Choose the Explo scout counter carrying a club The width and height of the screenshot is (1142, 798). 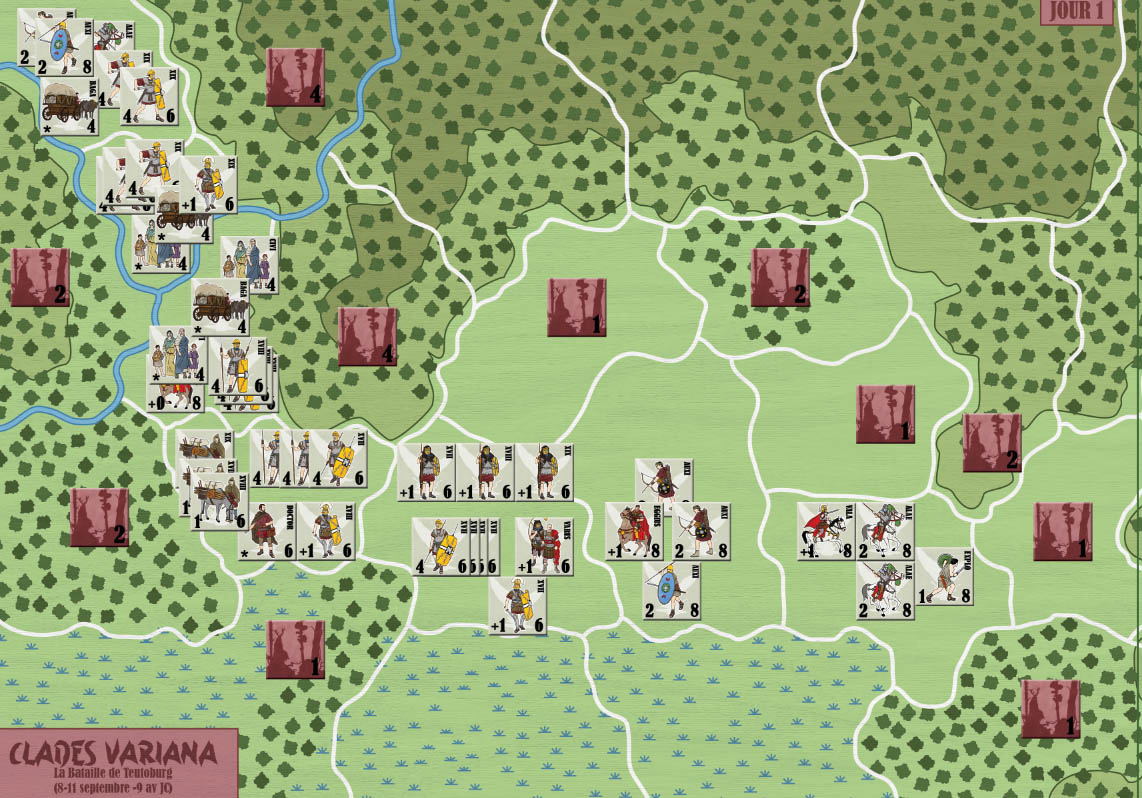pyautogui.click(x=944, y=576)
